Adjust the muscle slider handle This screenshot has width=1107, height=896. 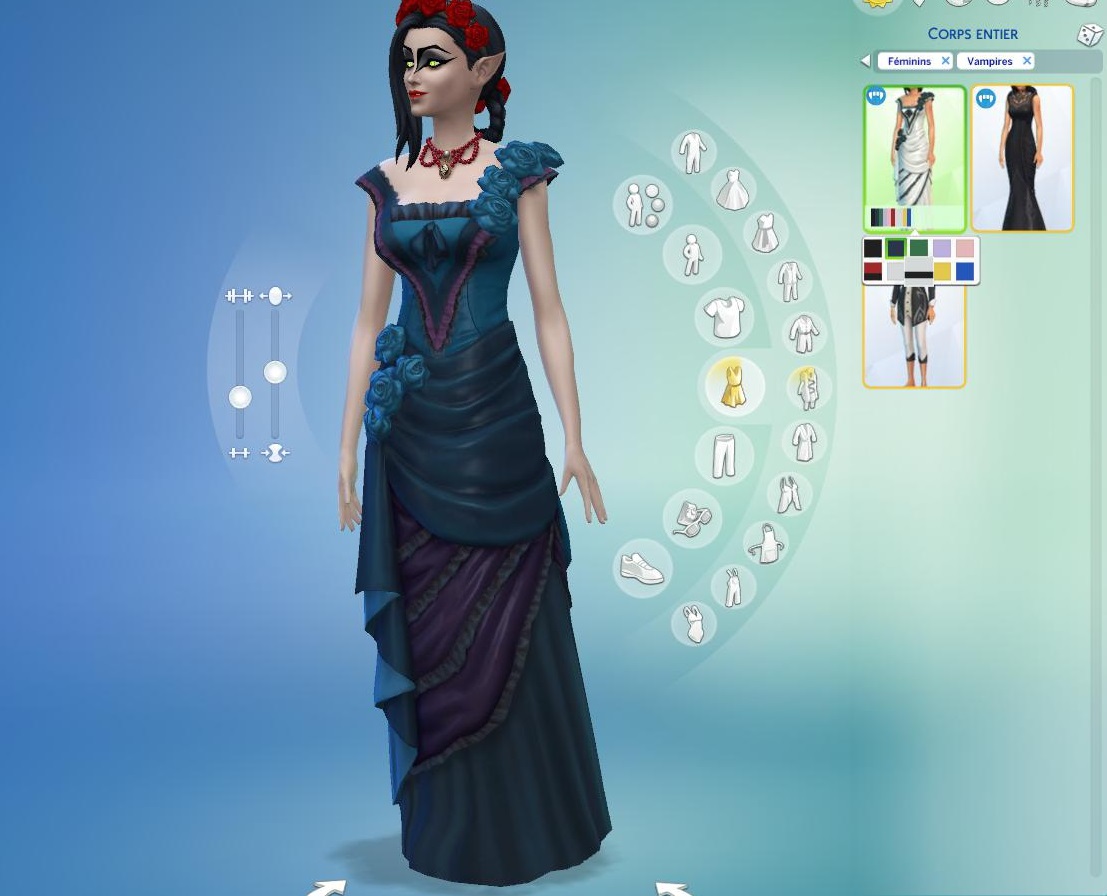click(240, 398)
